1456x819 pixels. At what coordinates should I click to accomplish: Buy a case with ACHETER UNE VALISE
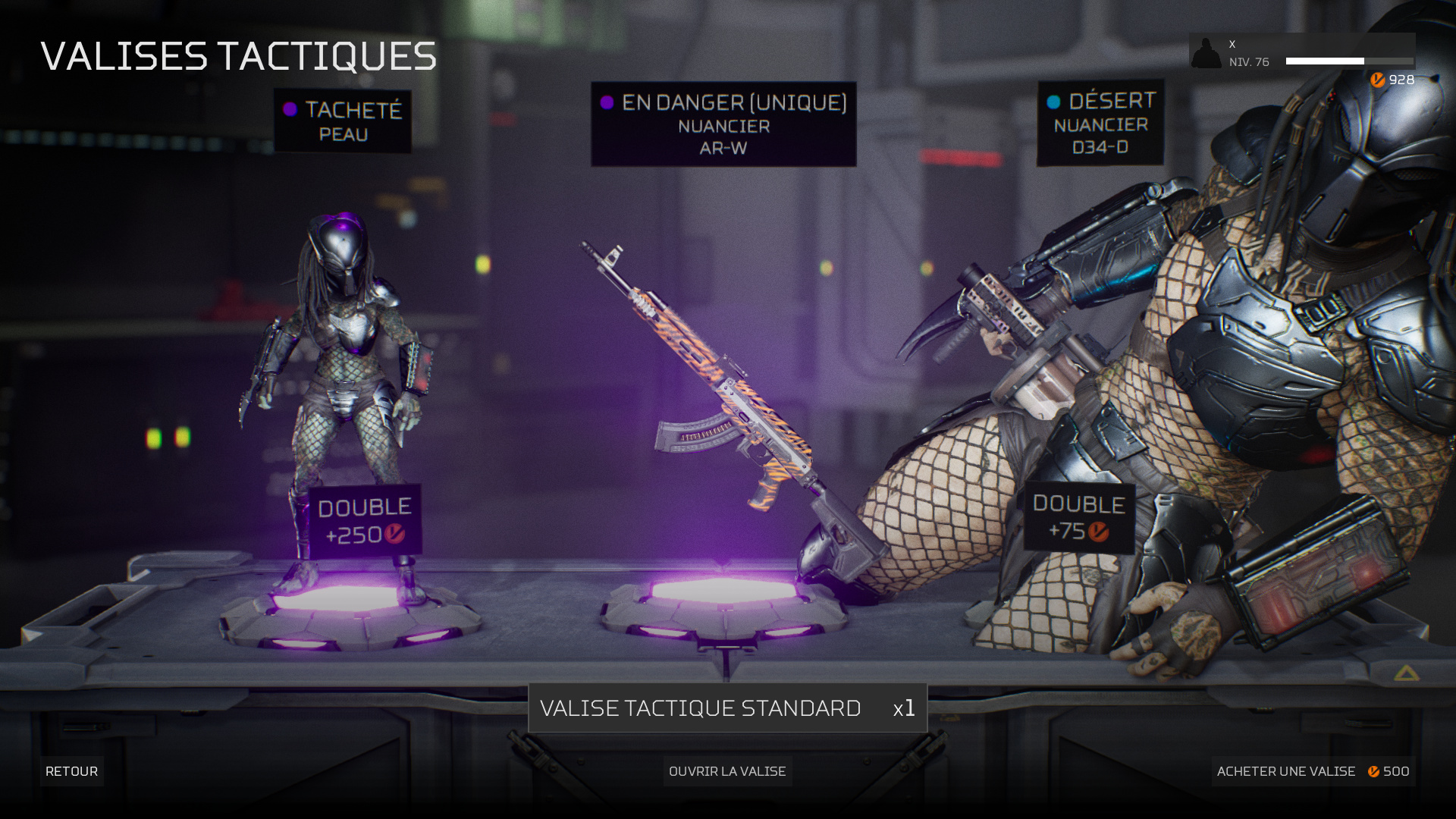pyautogui.click(x=1313, y=771)
